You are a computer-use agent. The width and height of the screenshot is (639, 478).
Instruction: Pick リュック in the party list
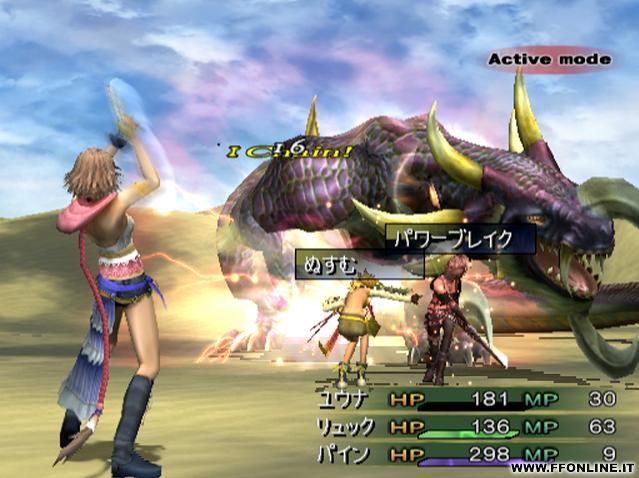(x=348, y=427)
